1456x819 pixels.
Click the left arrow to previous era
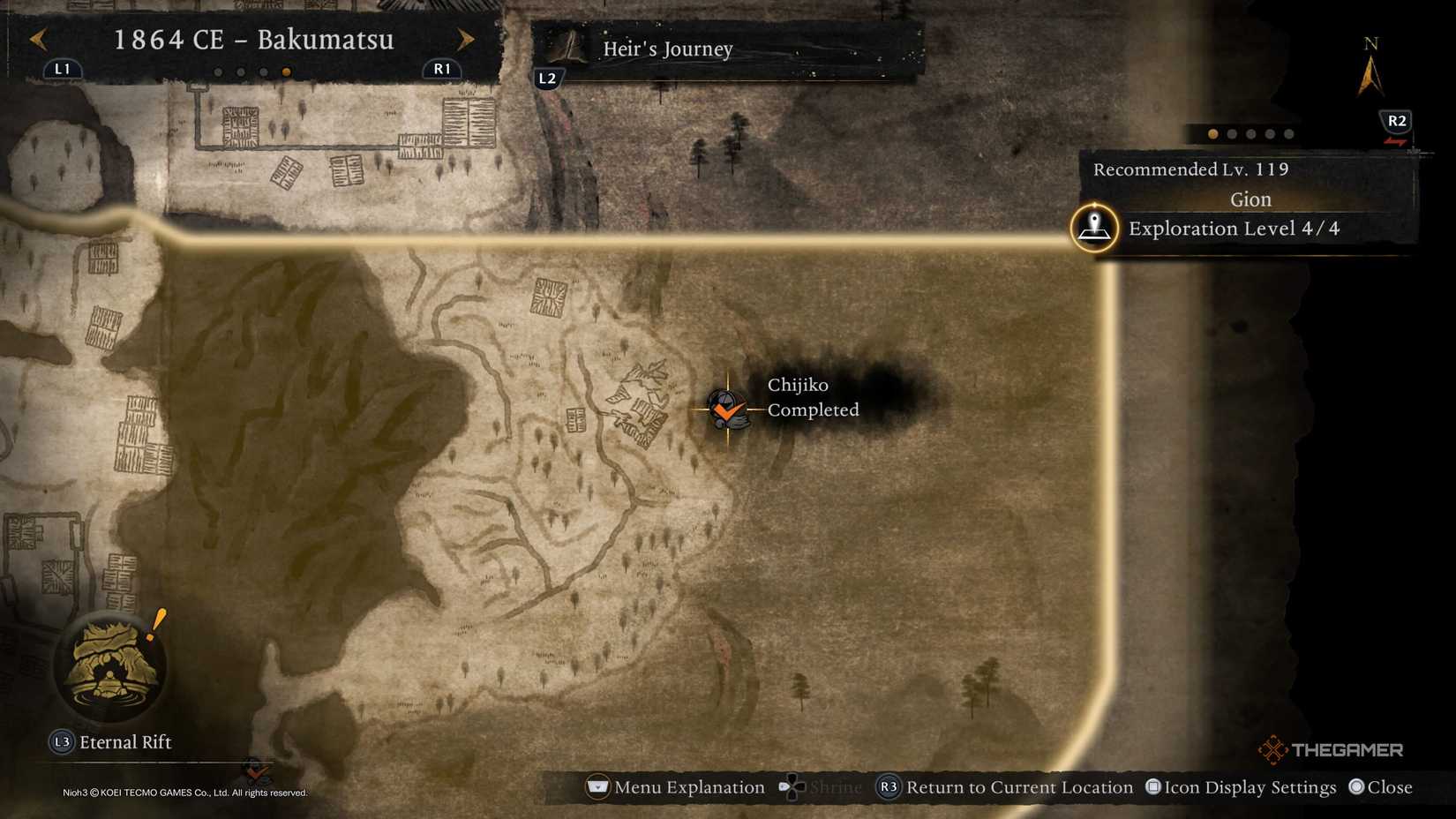pyautogui.click(x=35, y=40)
